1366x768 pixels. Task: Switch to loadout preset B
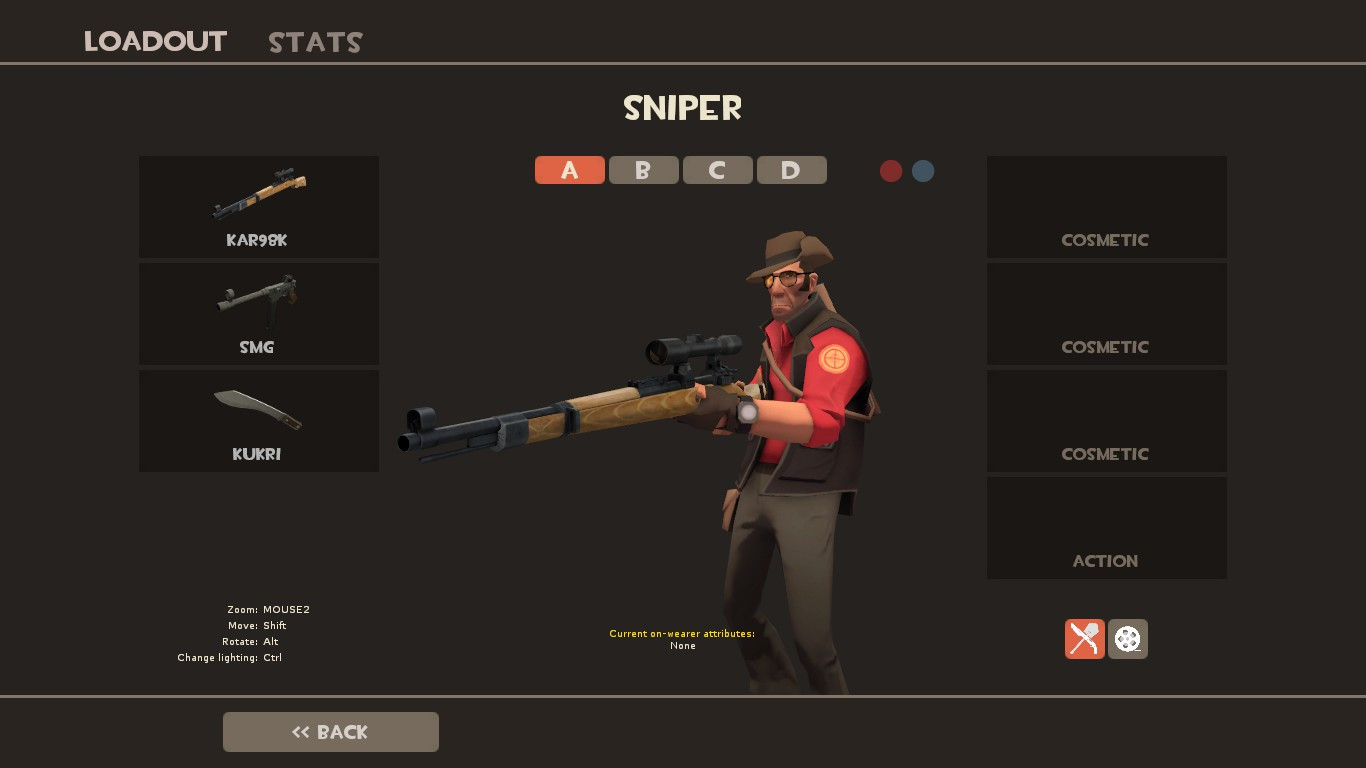point(643,170)
